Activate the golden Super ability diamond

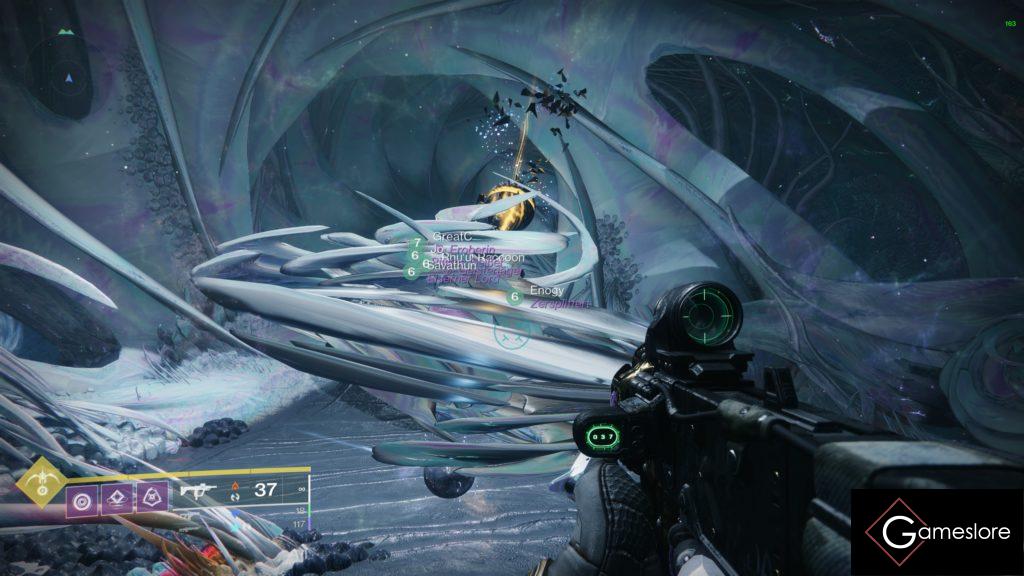click(x=39, y=486)
